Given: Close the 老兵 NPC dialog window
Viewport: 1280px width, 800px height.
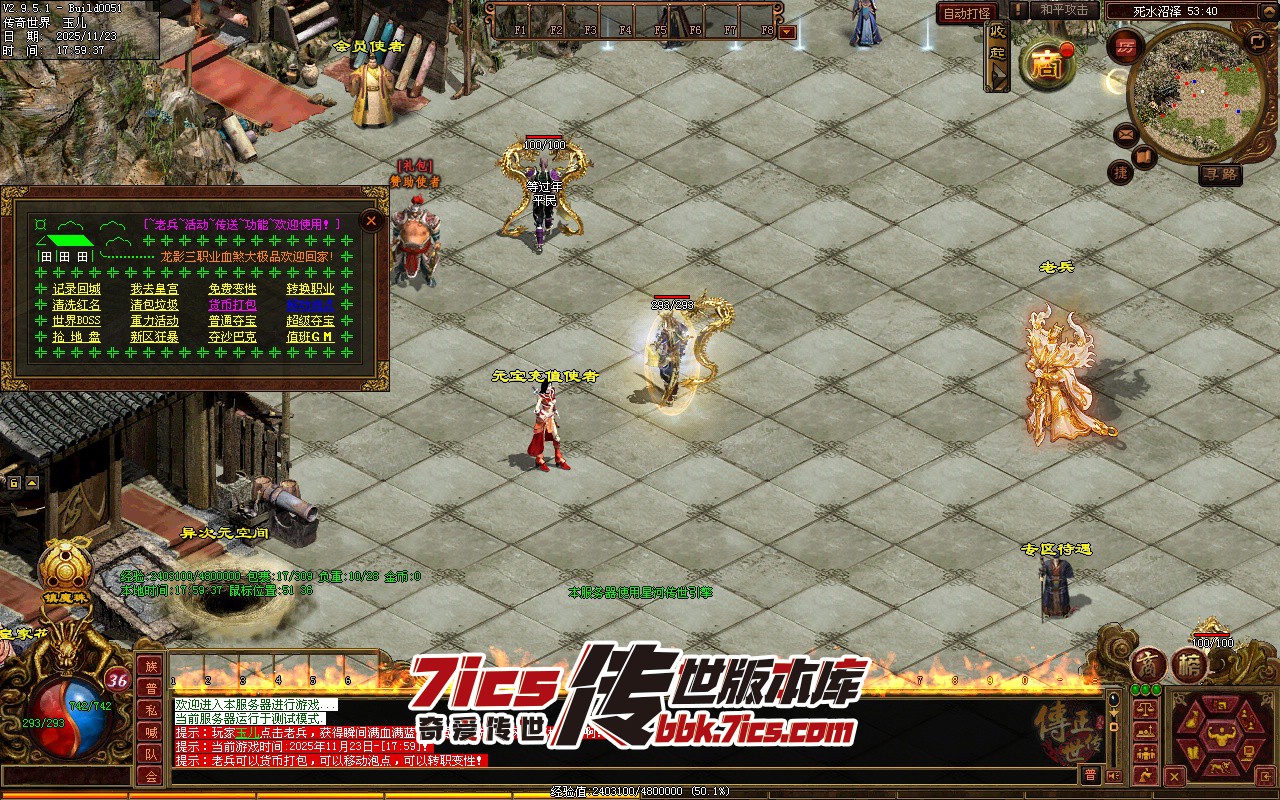Looking at the screenshot, I should 372,220.
